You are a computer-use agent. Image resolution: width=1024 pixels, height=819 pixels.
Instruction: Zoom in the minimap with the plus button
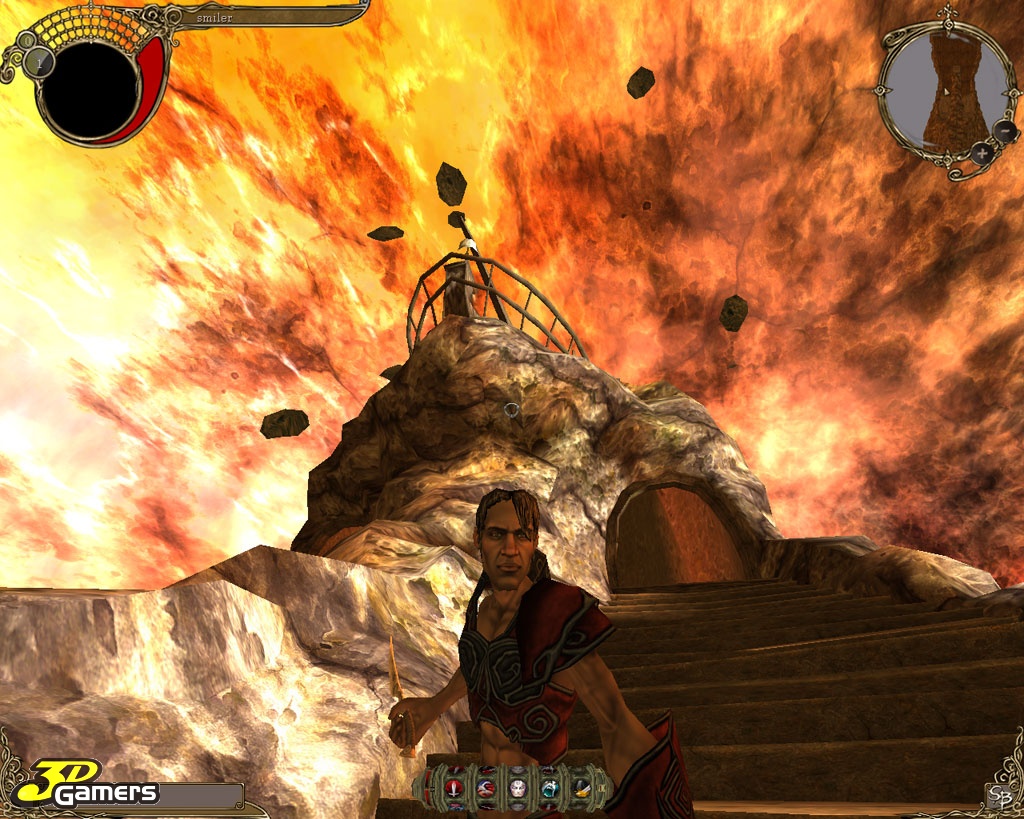[982, 153]
